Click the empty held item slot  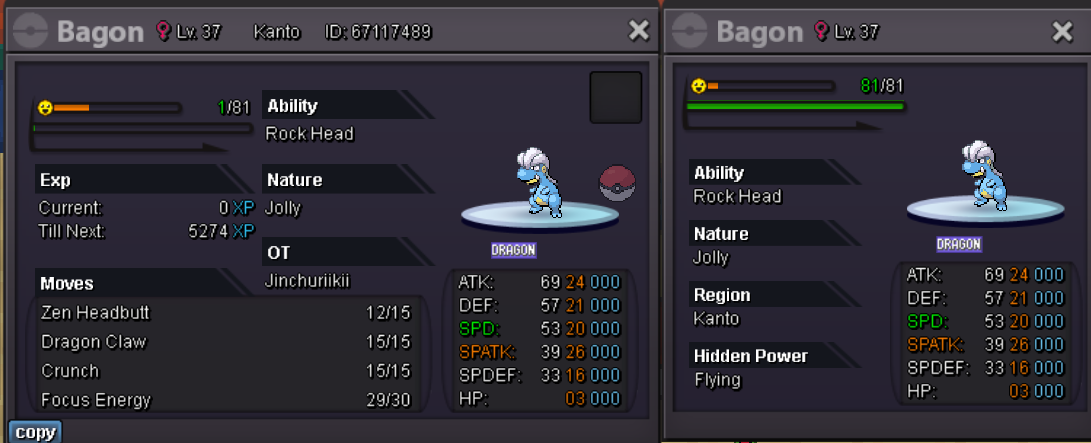tap(615, 97)
